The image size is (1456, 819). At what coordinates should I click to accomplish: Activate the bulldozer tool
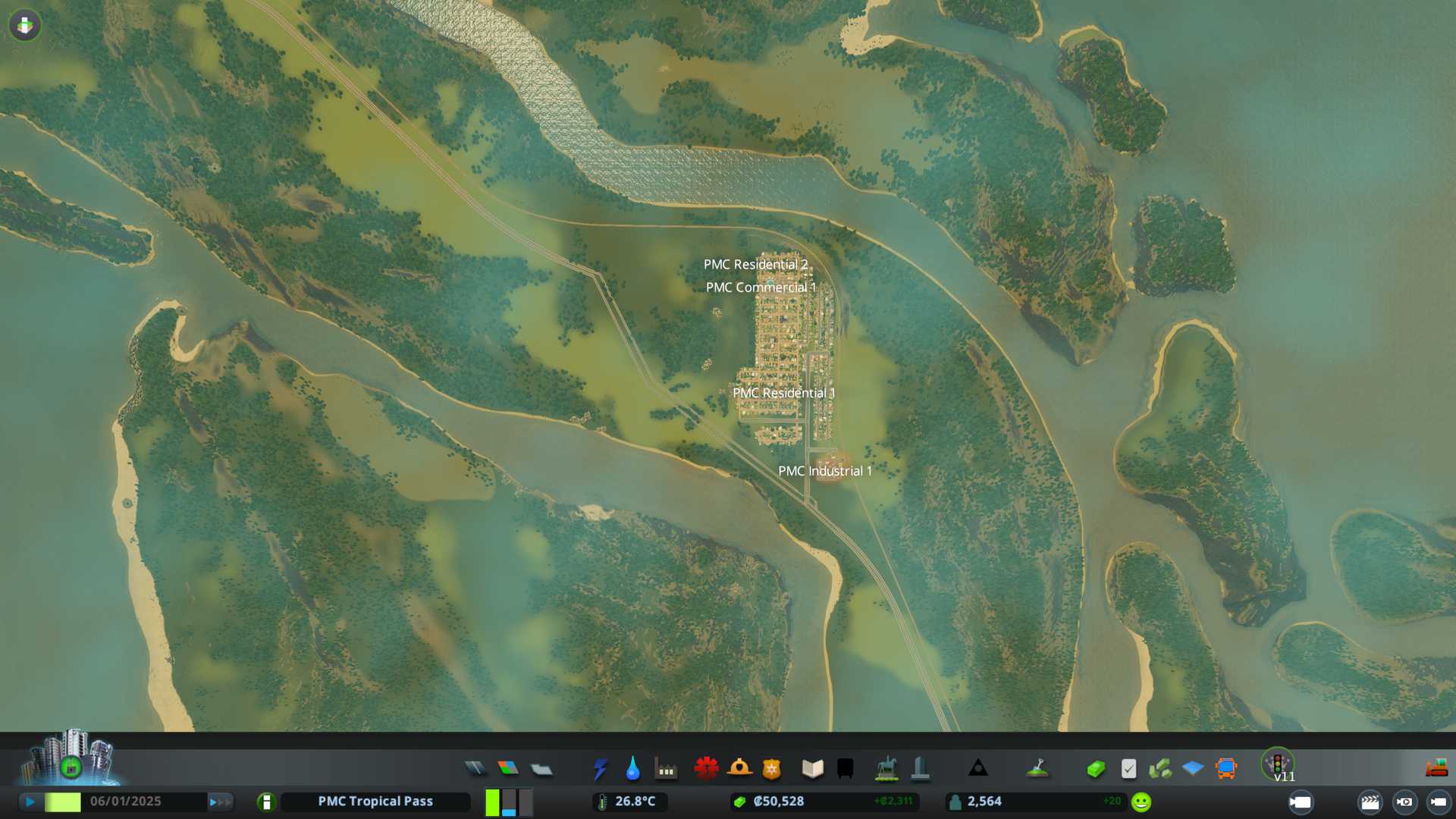[x=1436, y=769]
